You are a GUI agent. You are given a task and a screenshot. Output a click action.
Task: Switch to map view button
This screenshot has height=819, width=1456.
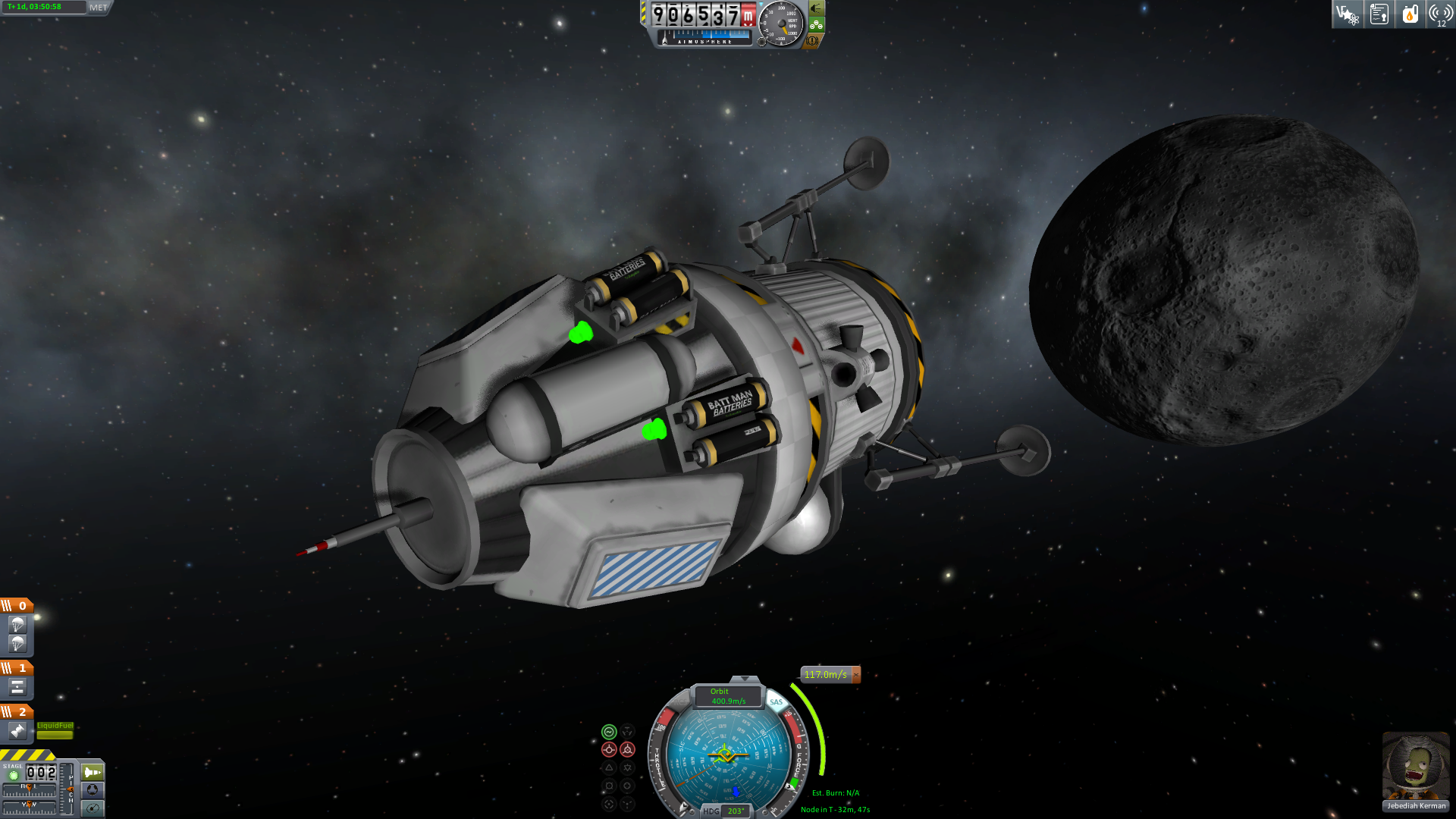pos(93,808)
